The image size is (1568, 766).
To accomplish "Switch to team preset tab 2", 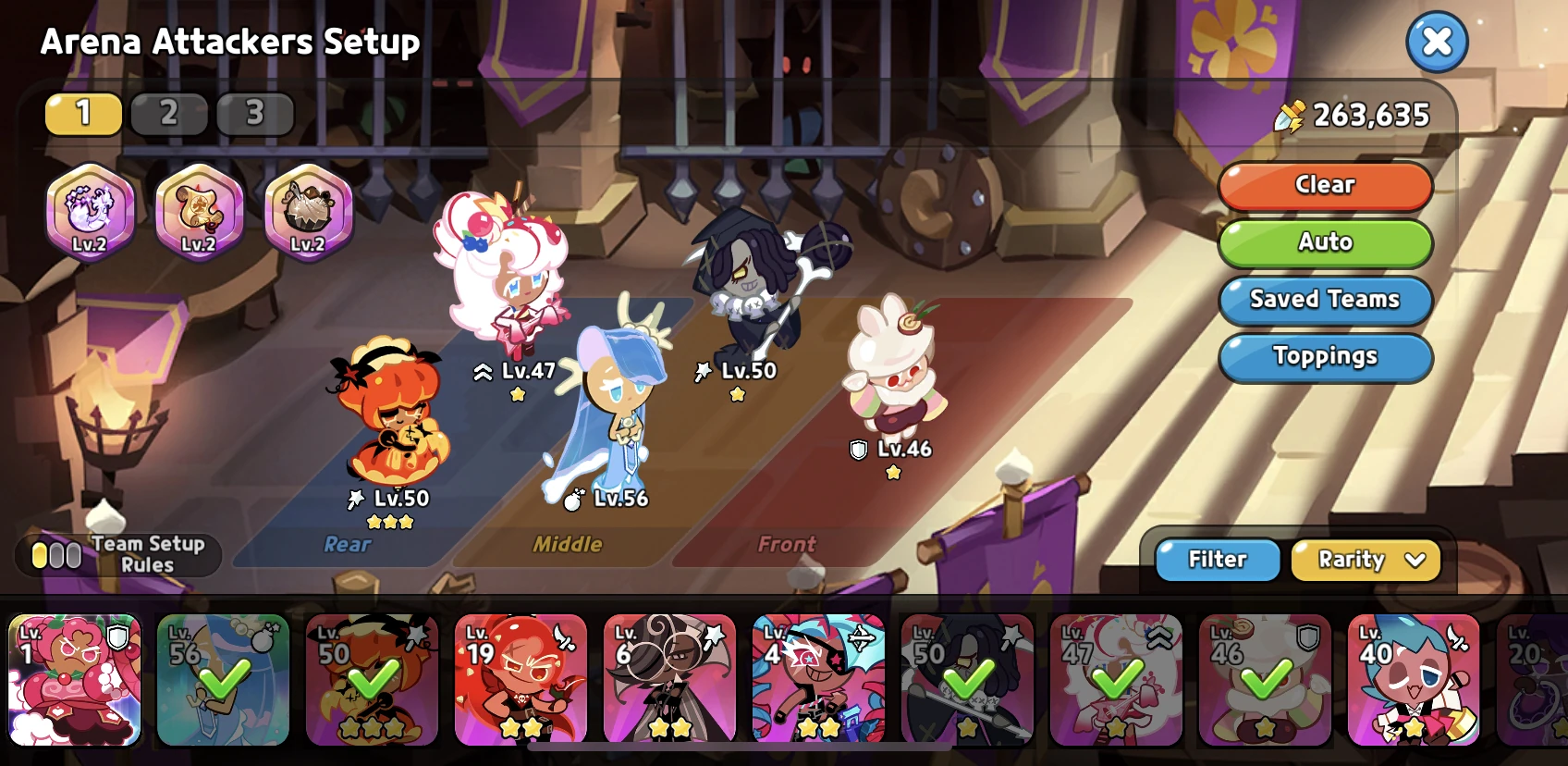I will tap(168, 115).
